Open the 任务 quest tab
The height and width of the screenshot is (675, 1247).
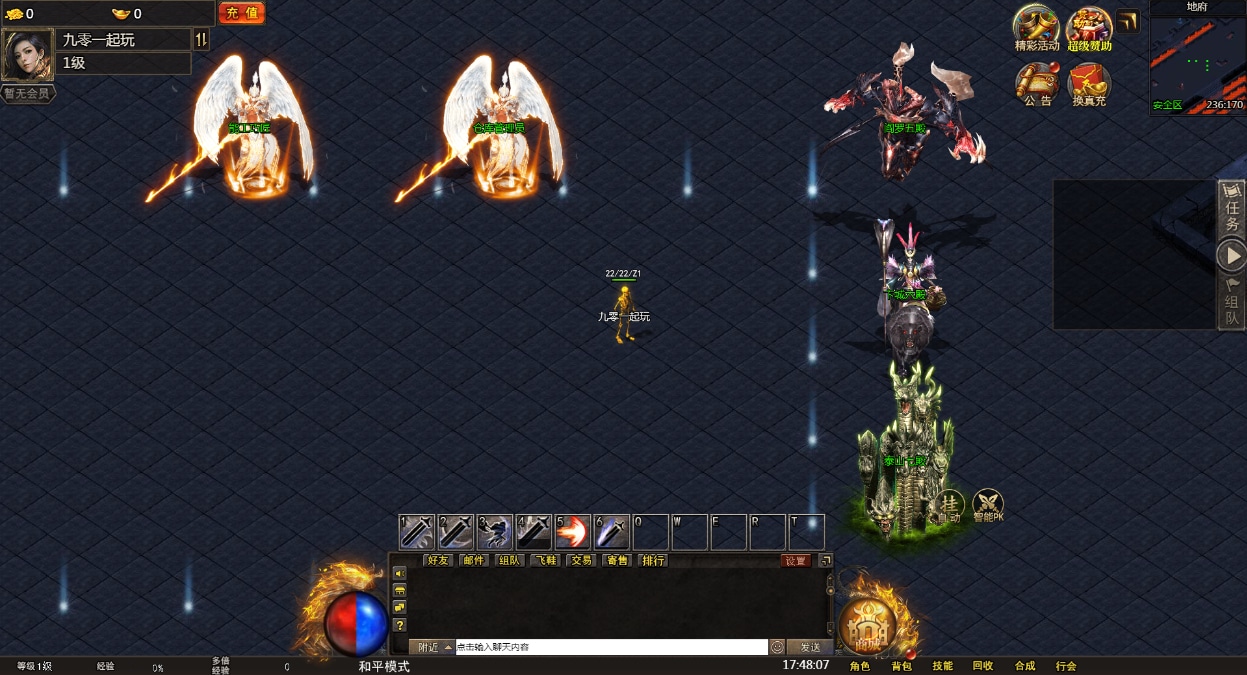pyautogui.click(x=1231, y=209)
